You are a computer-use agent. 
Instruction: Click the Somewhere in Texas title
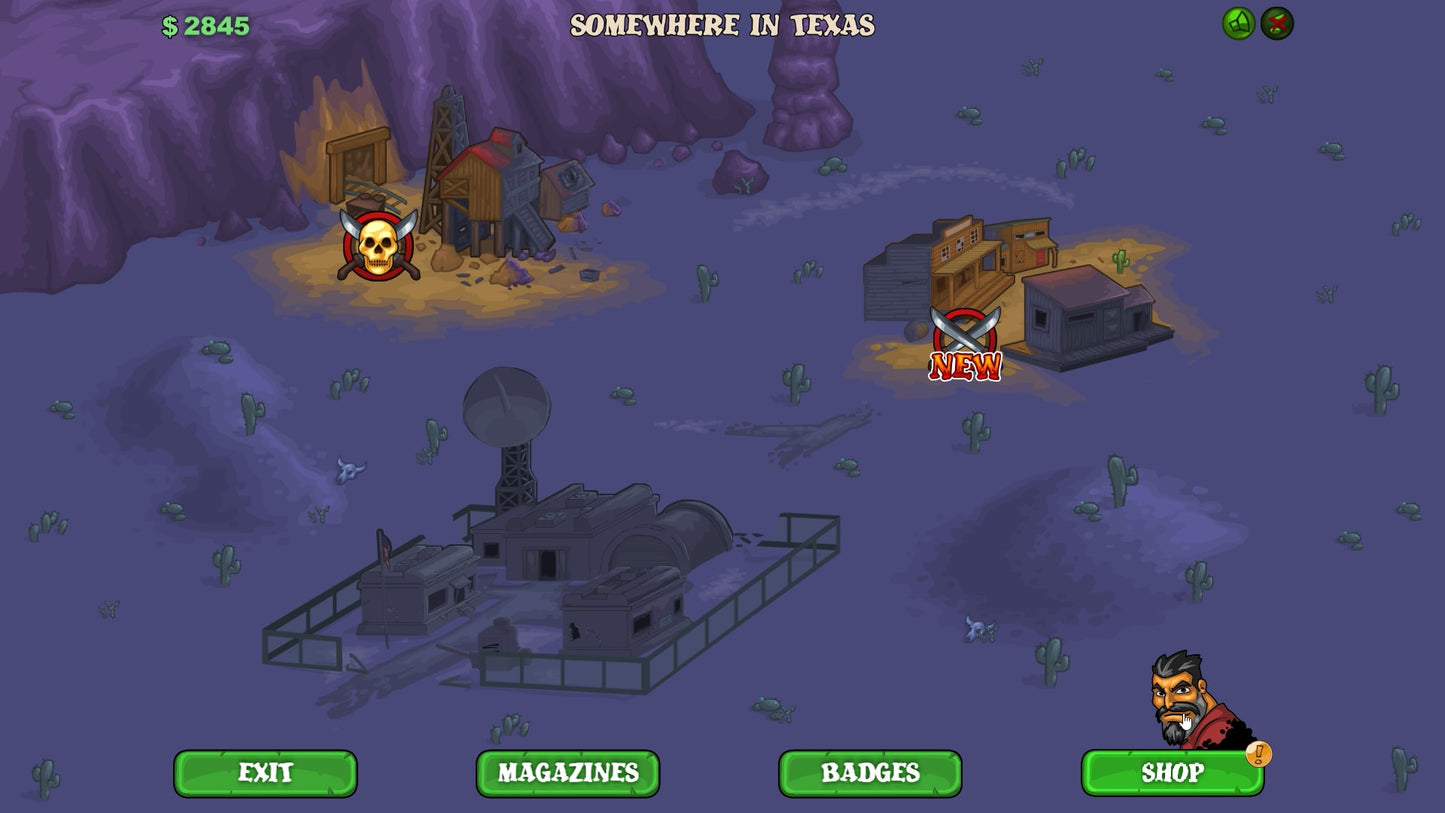(x=723, y=26)
